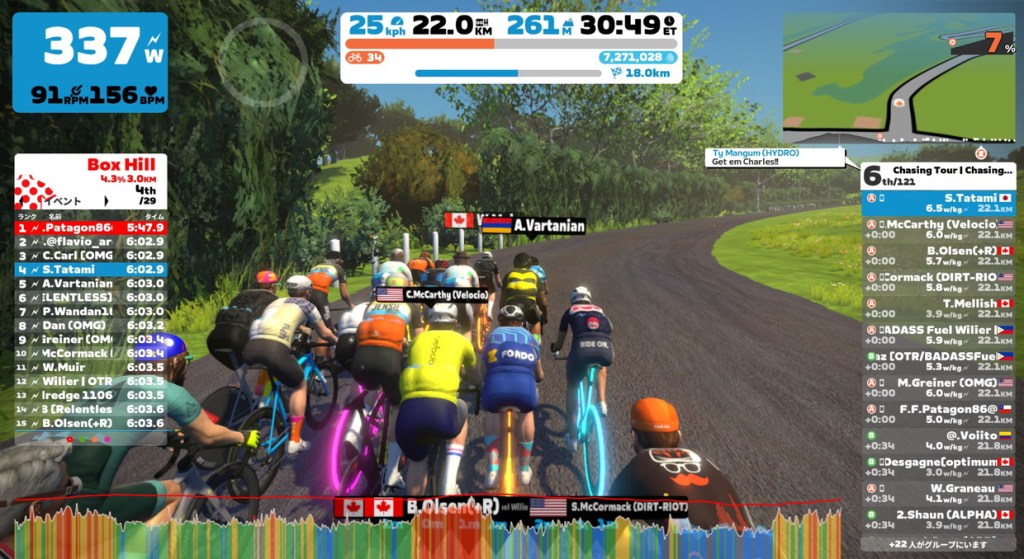Viewport: 1024px width, 559px height.
Task: Show the +22 more group riders footer
Action: coord(938,543)
